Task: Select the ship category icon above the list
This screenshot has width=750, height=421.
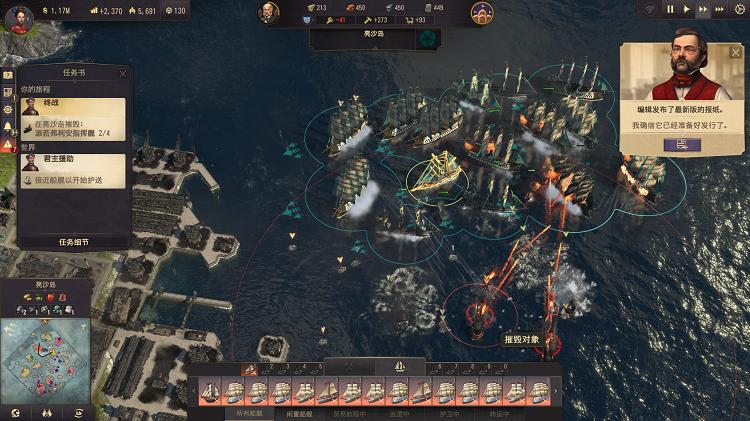Action: (x=398, y=367)
